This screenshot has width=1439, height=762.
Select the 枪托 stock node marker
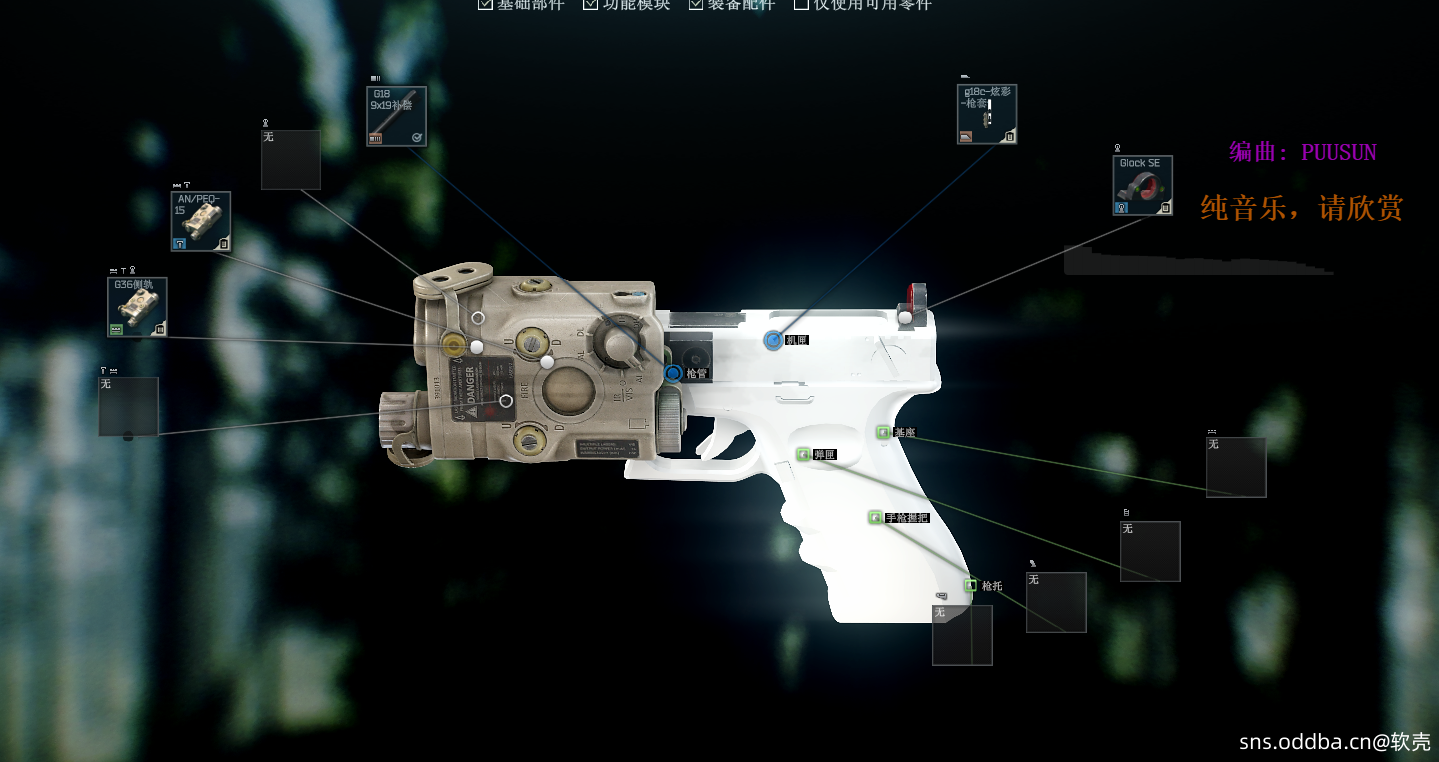pos(970,585)
